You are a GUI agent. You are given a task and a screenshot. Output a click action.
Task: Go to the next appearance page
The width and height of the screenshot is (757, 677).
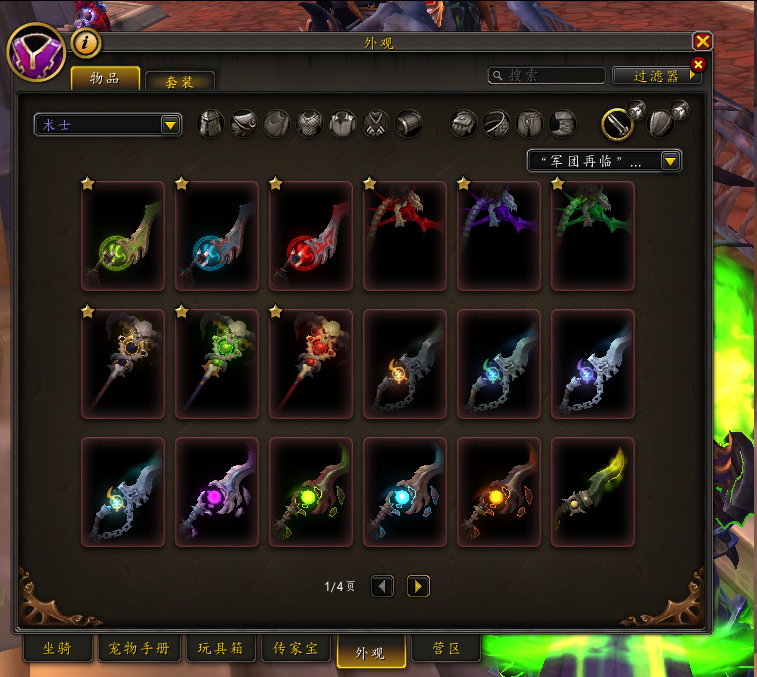(x=418, y=586)
